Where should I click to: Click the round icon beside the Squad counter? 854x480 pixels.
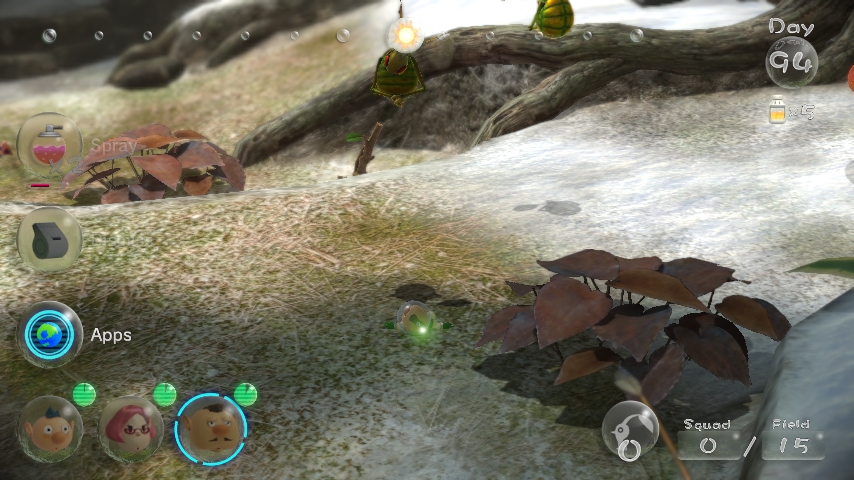coord(630,430)
